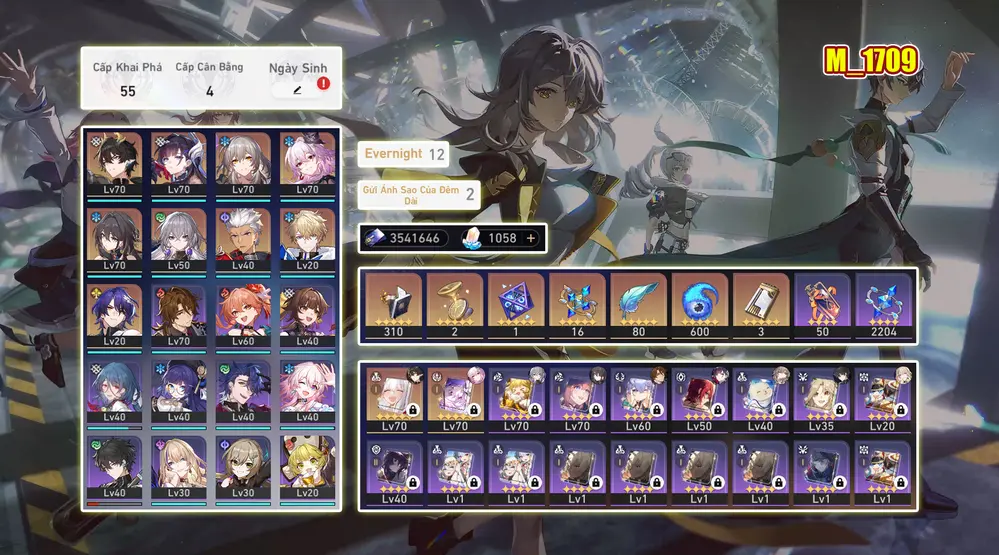Viewport: 999px width, 555px height.
Task: Pick Pela, the Lv40 character with glasses
Action: 179,389
